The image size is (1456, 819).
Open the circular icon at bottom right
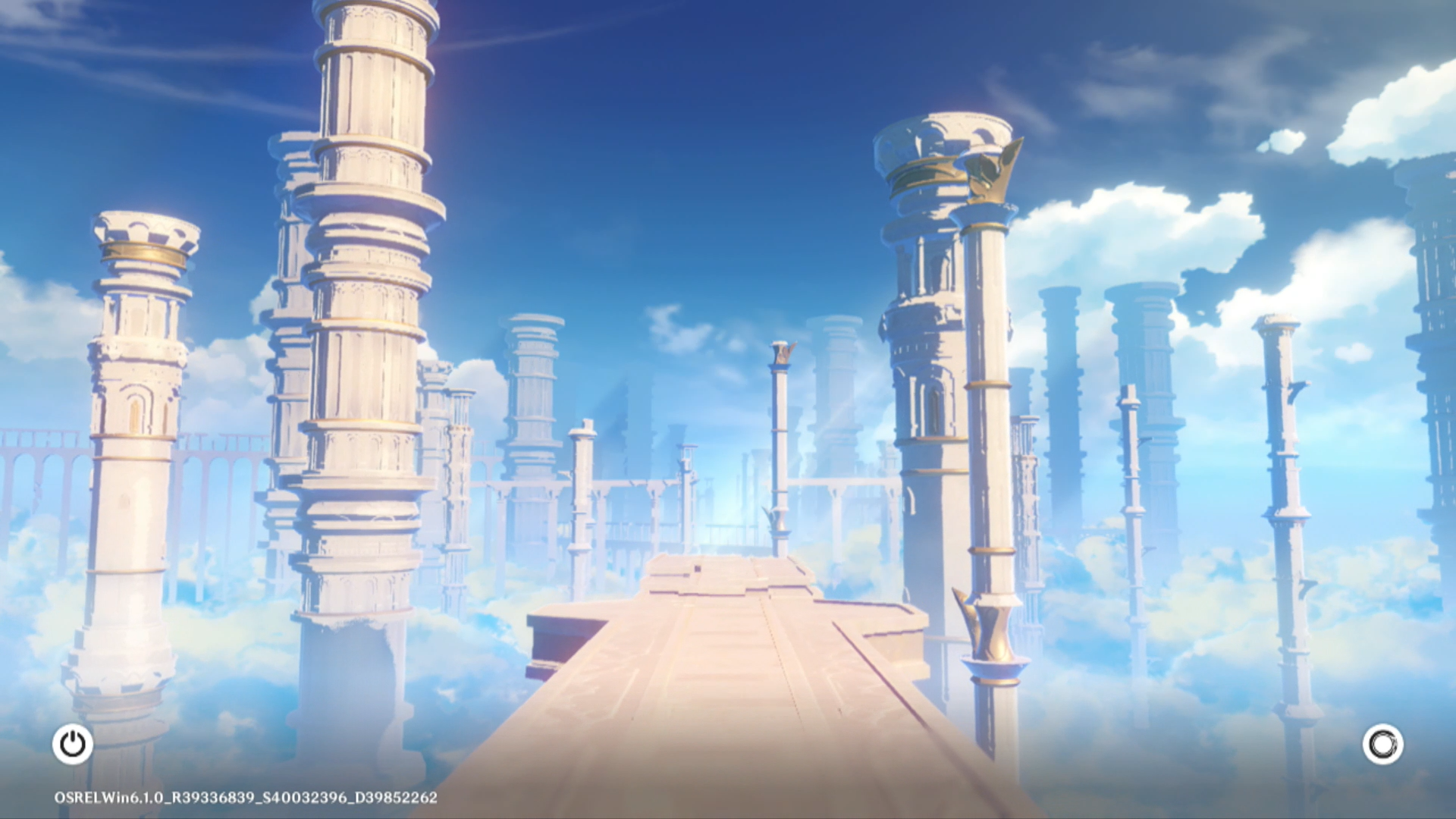pyautogui.click(x=1382, y=744)
